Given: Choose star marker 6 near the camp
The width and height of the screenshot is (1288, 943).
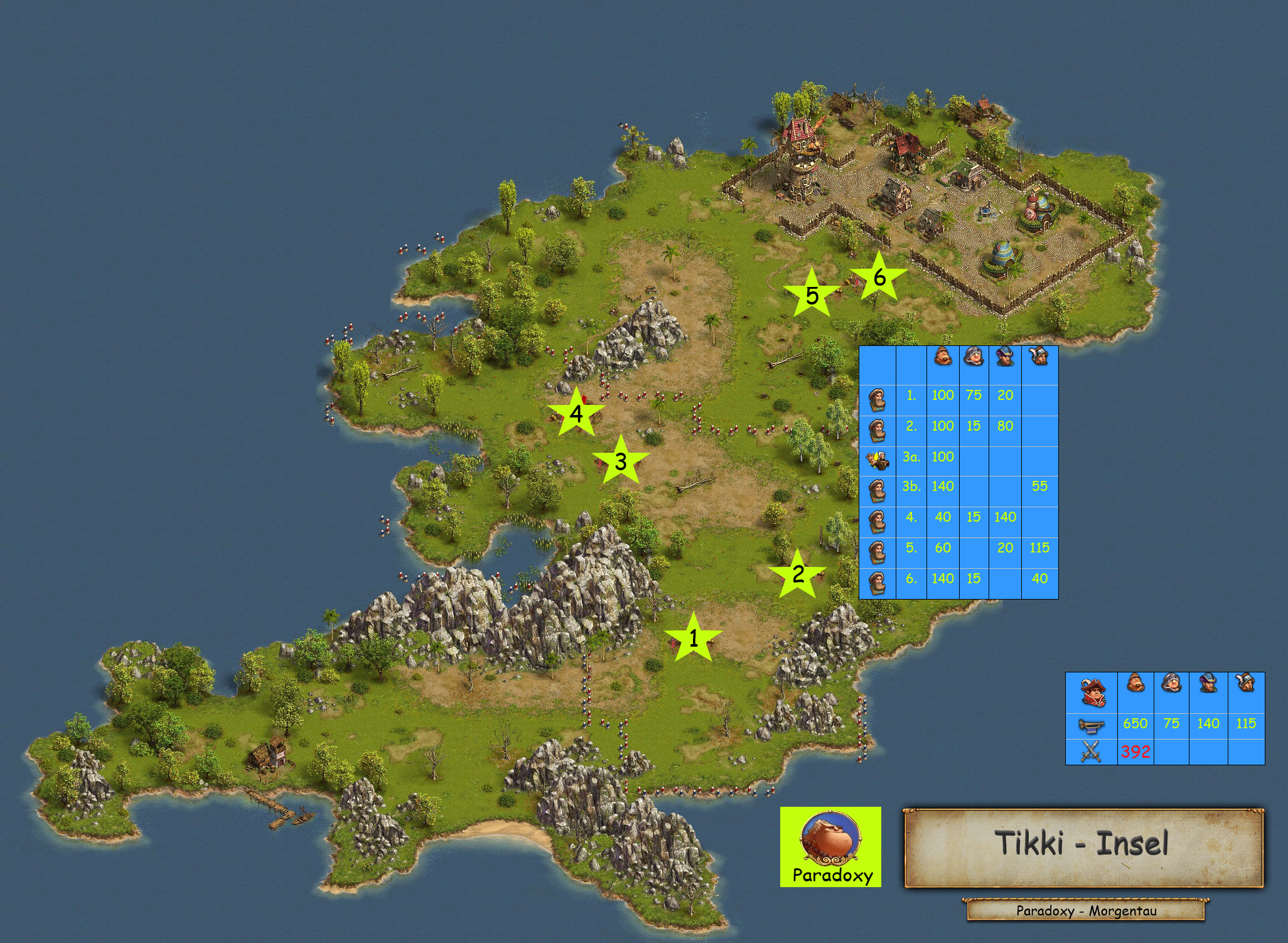Looking at the screenshot, I should tap(879, 277).
